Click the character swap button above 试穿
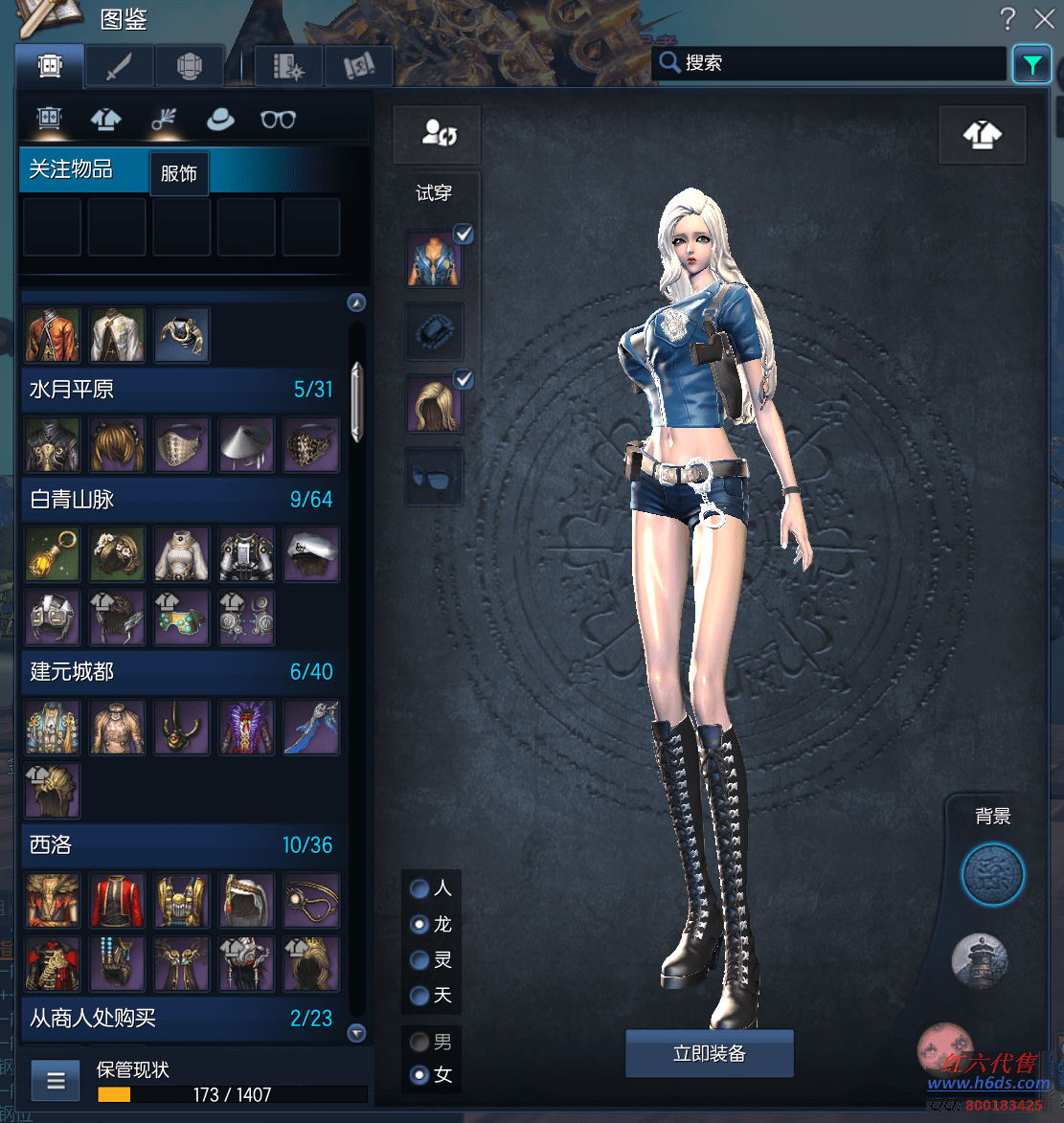The image size is (1064, 1123). click(x=437, y=134)
